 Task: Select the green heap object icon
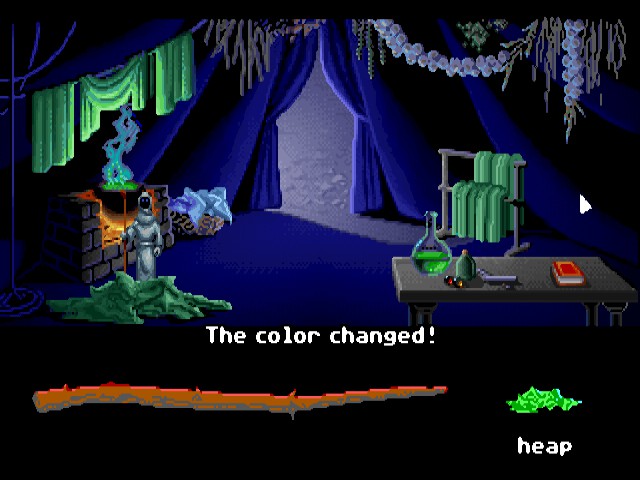pos(544,403)
